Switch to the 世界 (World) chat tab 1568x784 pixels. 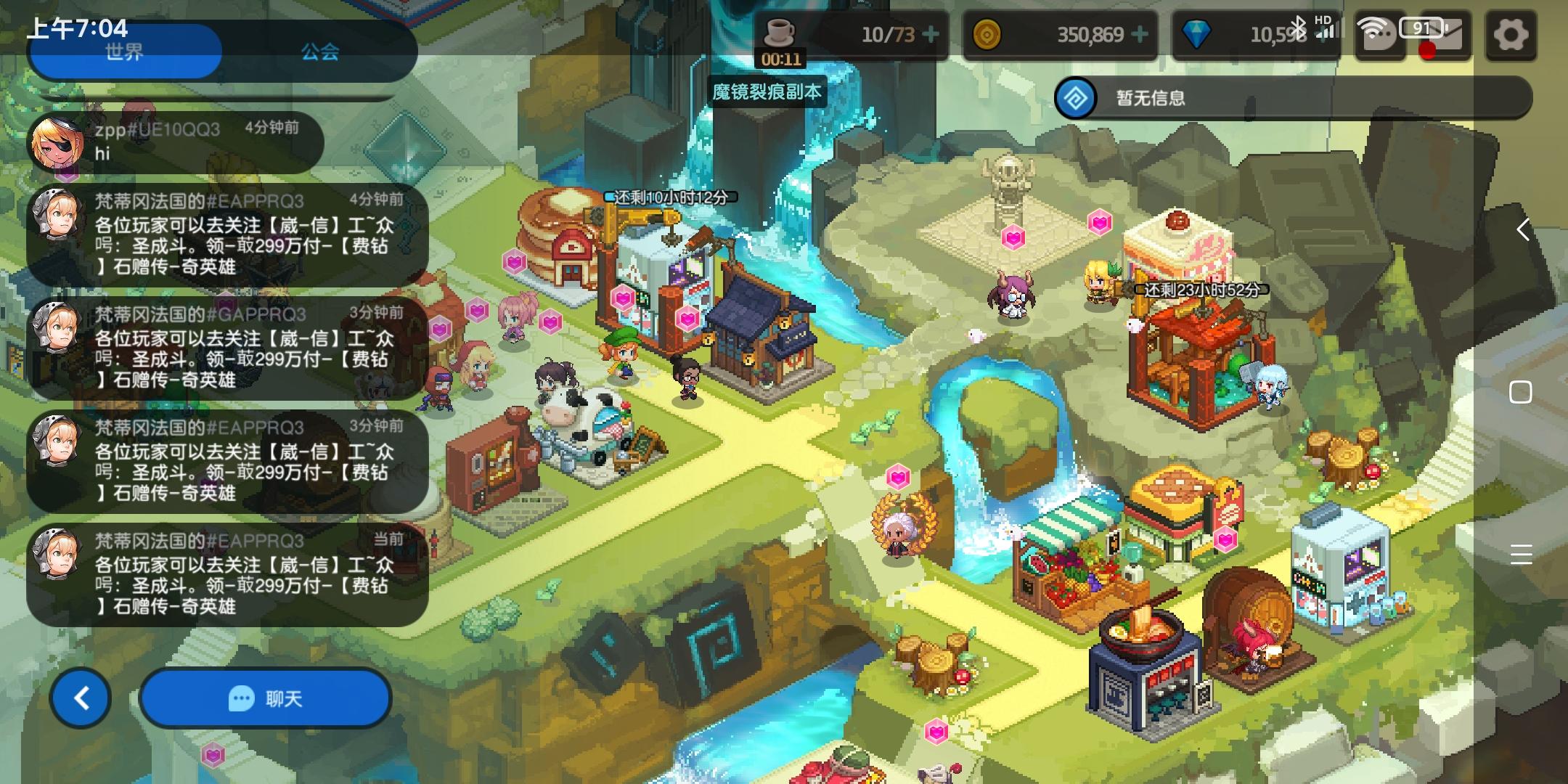click(124, 52)
